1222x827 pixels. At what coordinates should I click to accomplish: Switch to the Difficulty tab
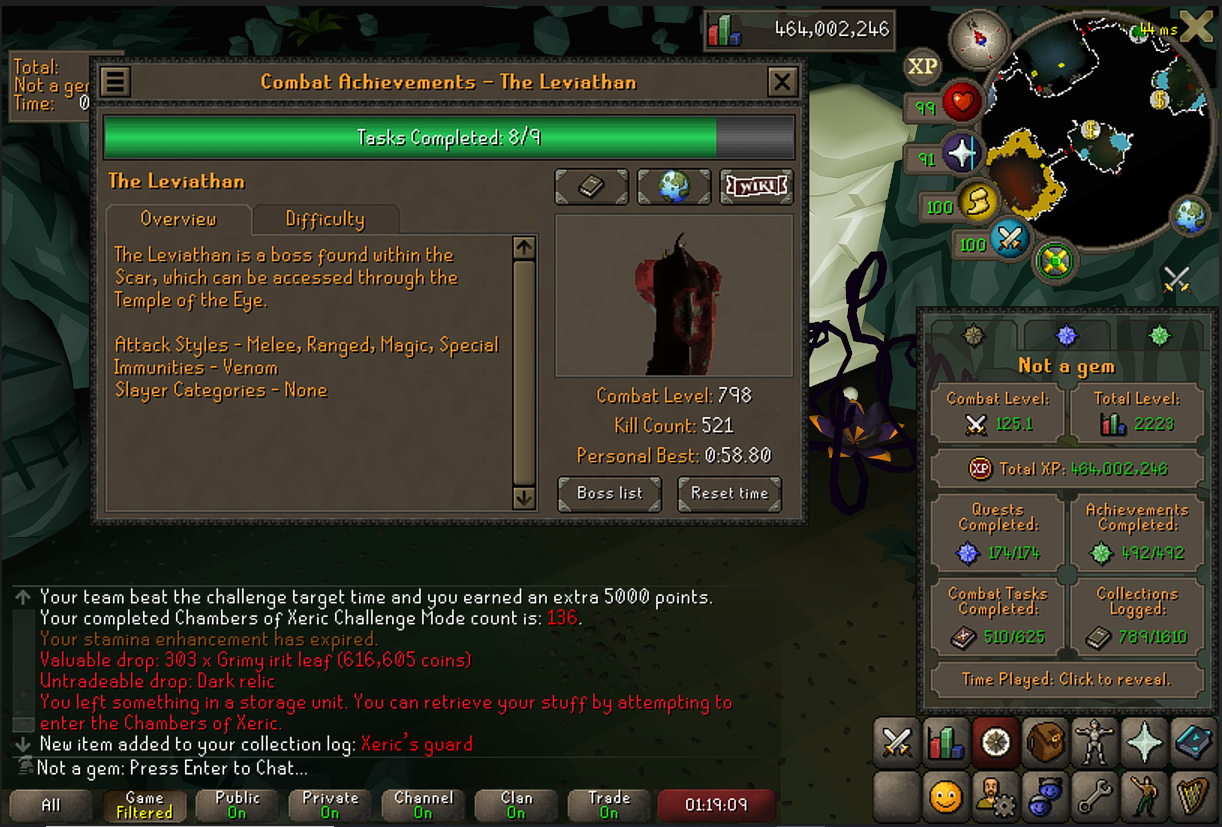pos(325,219)
